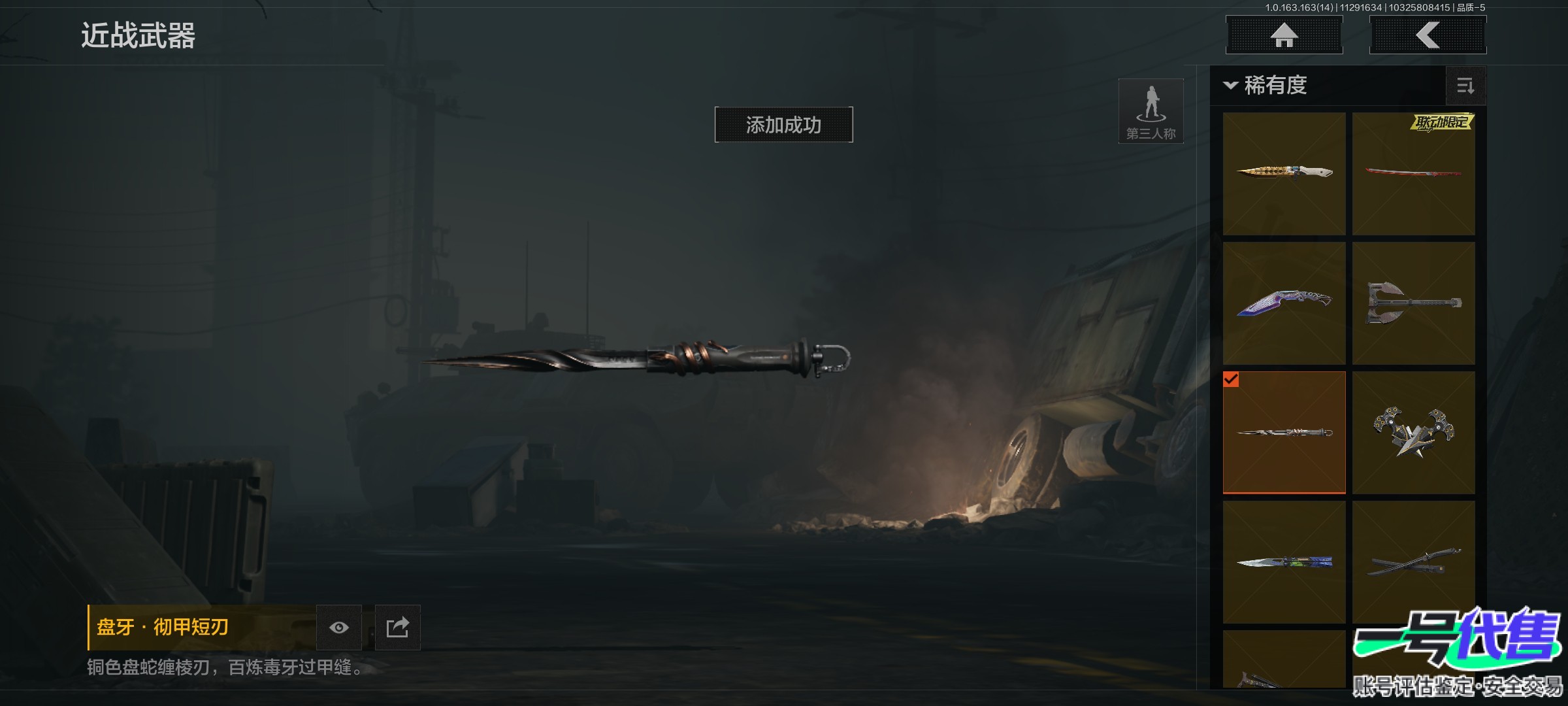Open the 稀有度 rarity filter dropdown
This screenshot has height=706, width=1568.
click(1267, 86)
